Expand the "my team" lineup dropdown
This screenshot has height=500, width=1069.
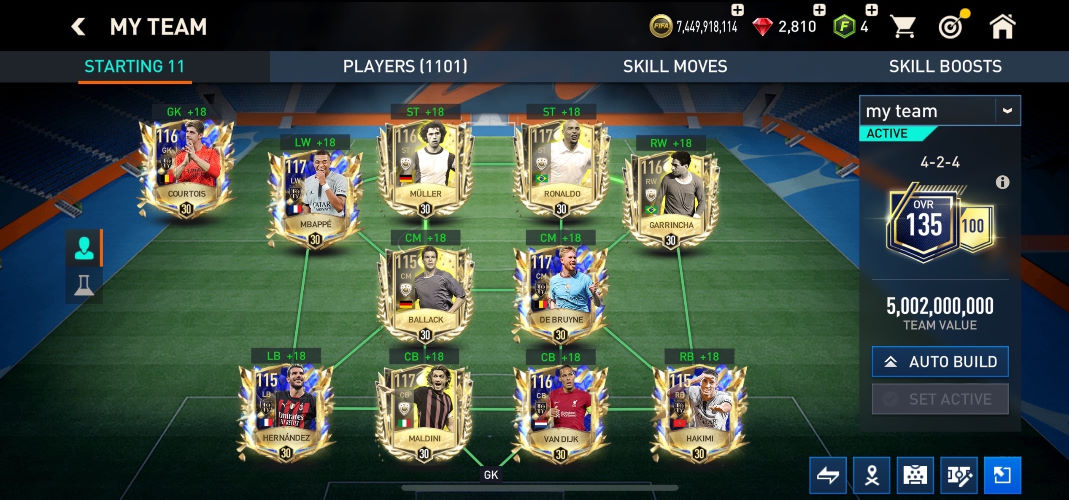[1007, 111]
